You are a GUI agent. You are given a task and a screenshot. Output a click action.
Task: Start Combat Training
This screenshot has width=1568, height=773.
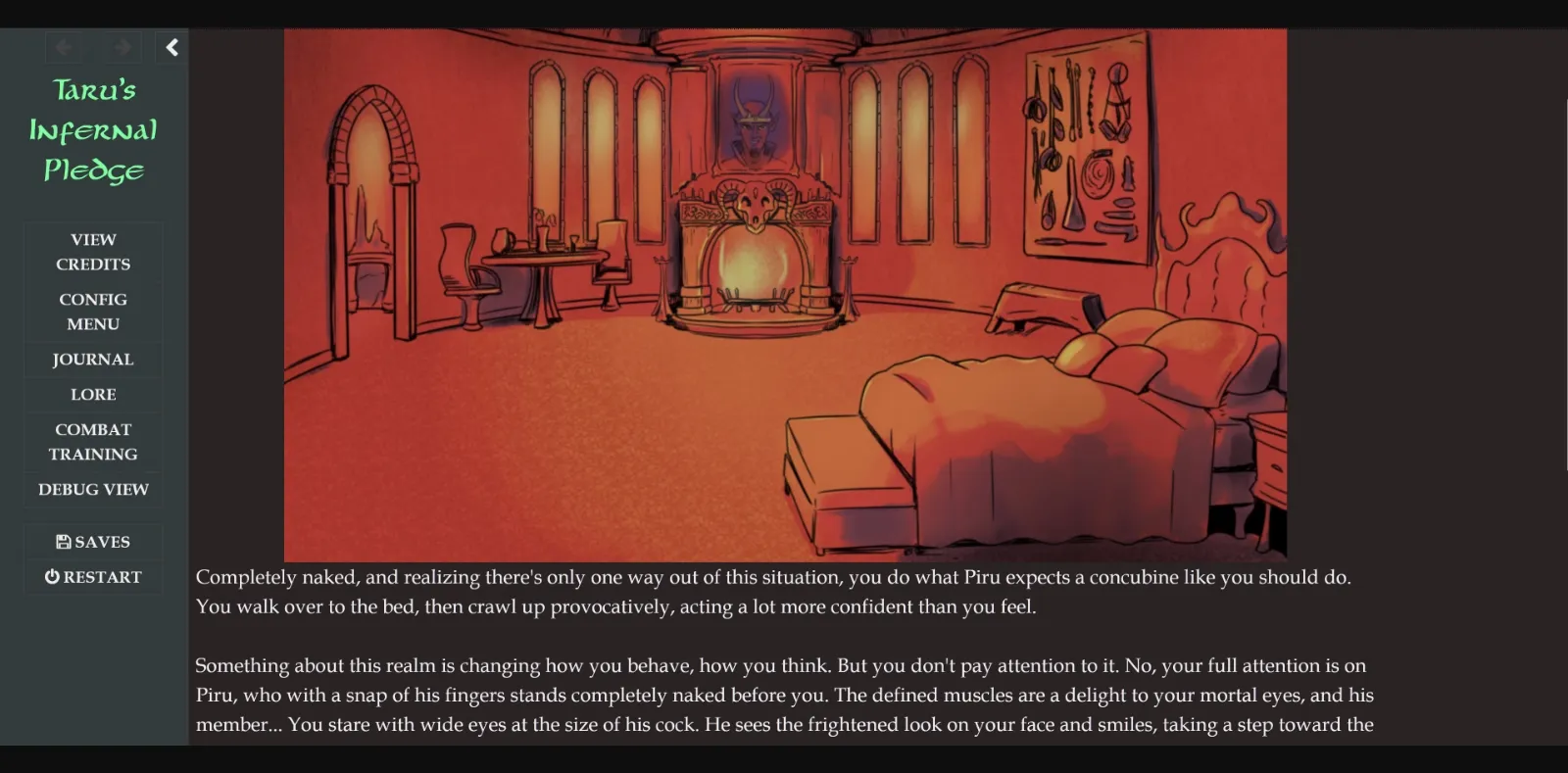(x=92, y=441)
